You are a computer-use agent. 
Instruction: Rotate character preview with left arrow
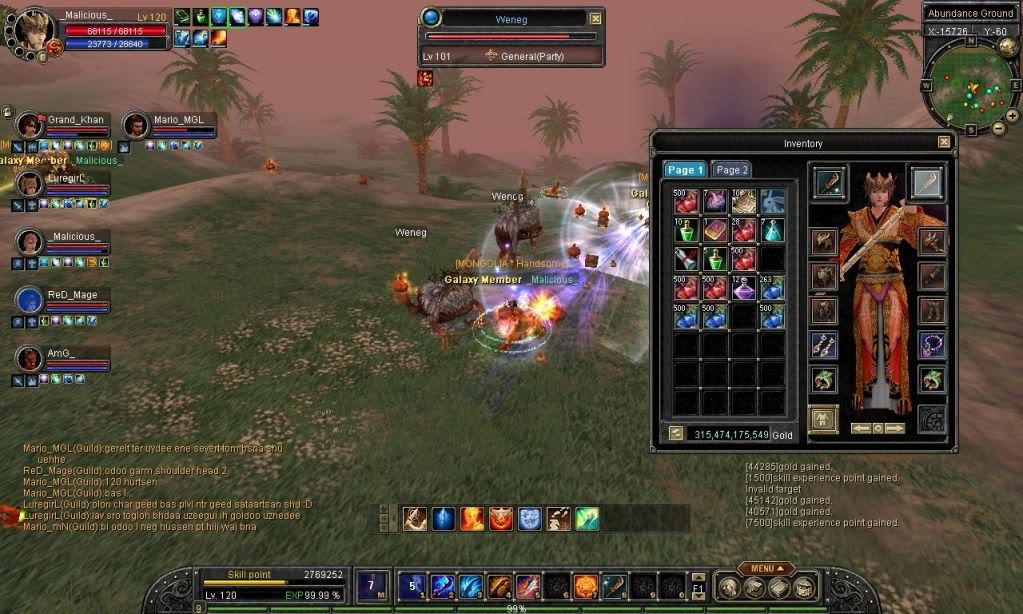tap(859, 428)
